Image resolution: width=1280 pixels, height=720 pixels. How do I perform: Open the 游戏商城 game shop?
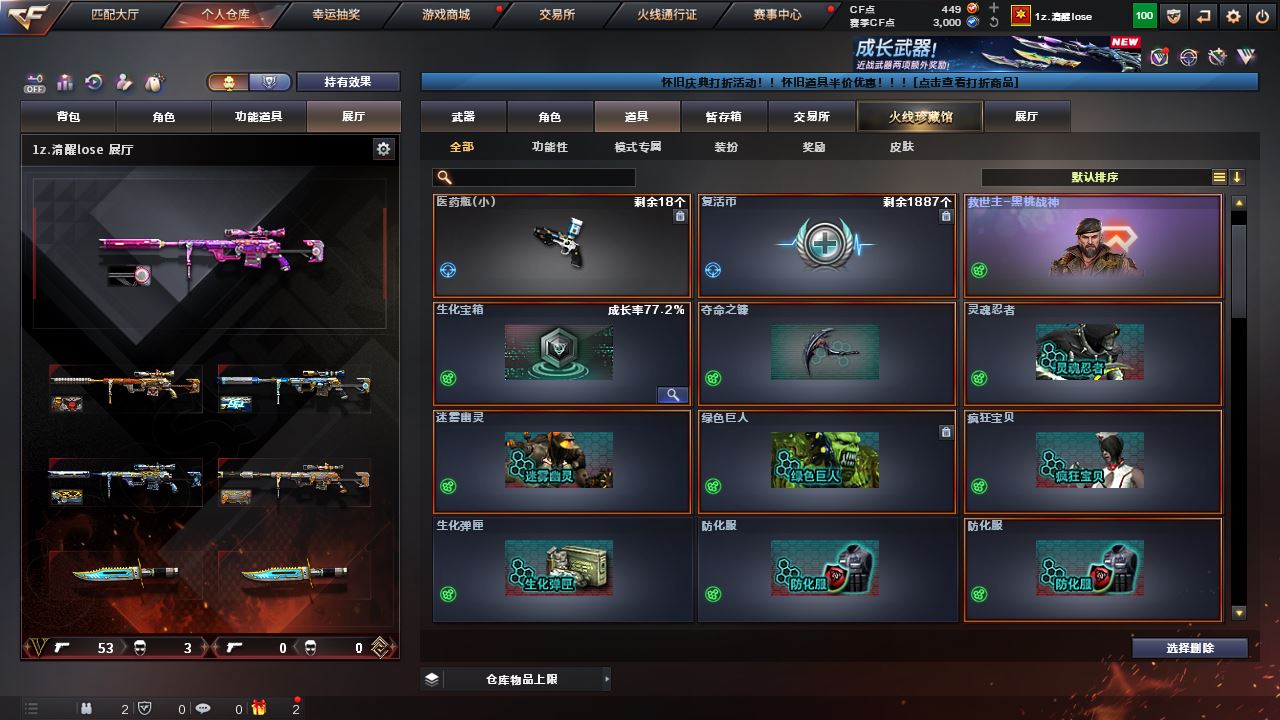click(x=445, y=15)
